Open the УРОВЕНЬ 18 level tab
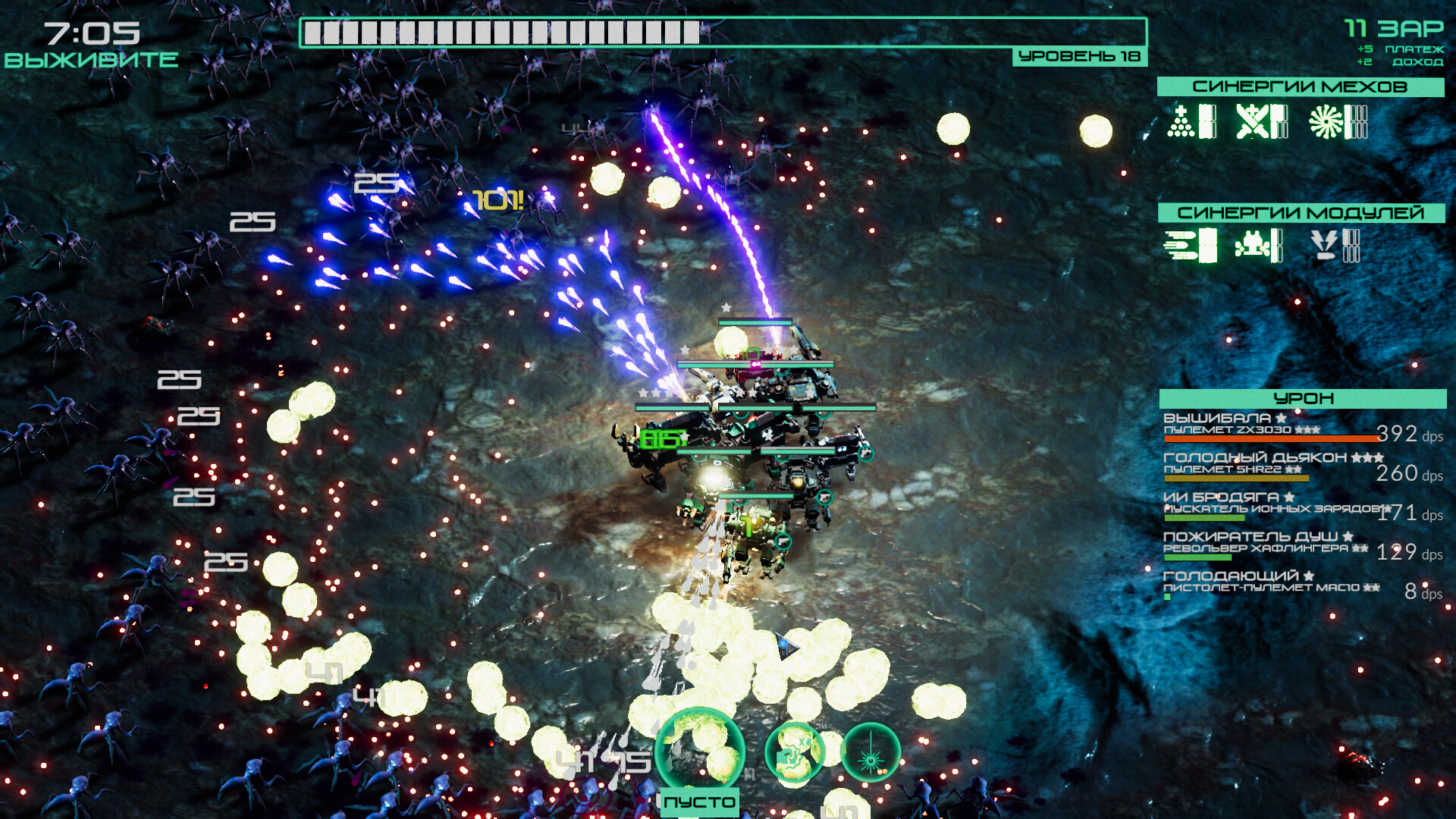This screenshot has height=819, width=1456. pos(1079,55)
